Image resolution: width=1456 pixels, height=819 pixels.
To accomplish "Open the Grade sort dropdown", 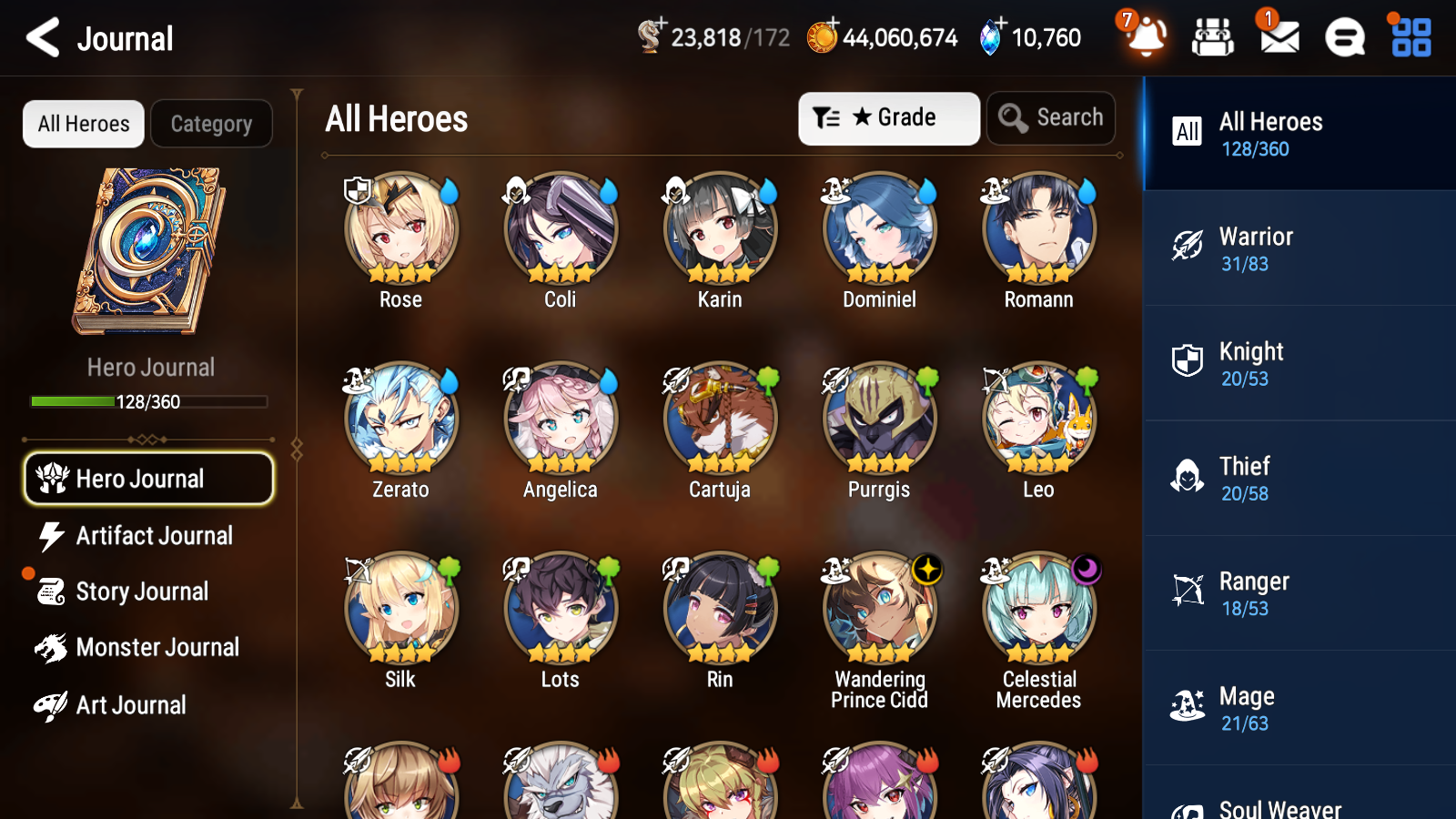I will tap(888, 117).
